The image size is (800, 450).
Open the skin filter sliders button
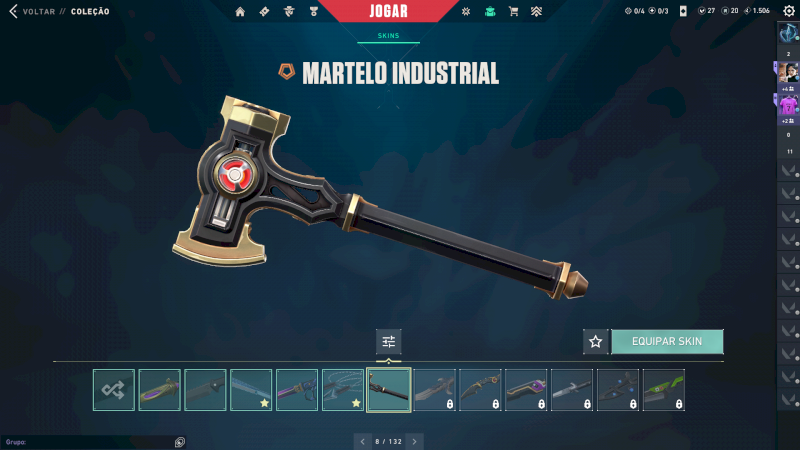click(x=389, y=342)
